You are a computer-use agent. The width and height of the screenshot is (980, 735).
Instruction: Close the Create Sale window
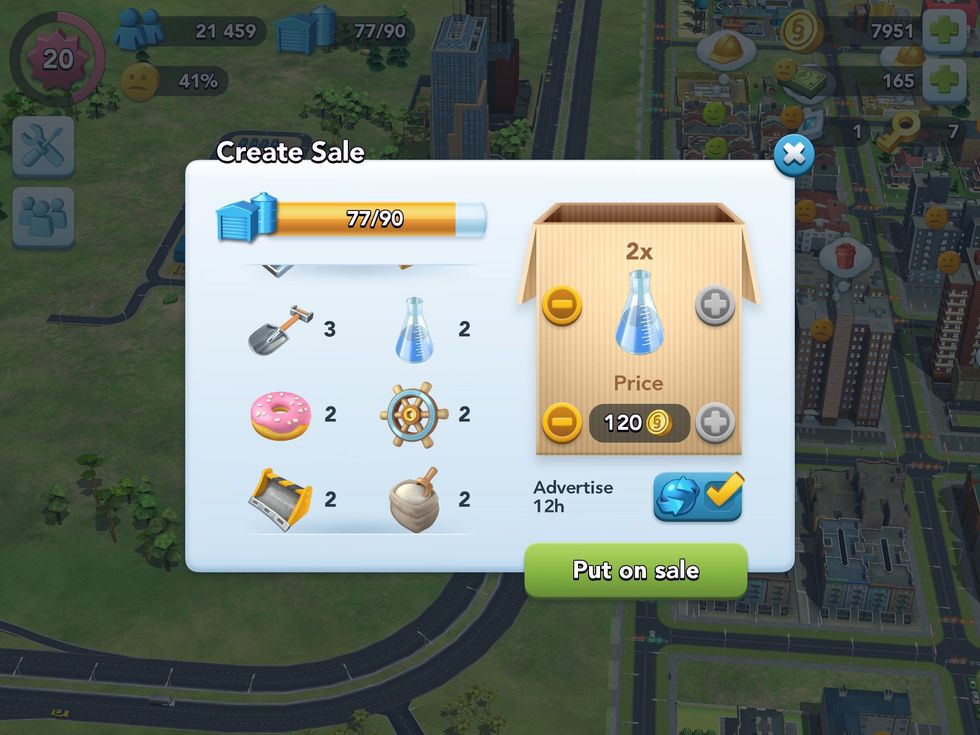793,155
